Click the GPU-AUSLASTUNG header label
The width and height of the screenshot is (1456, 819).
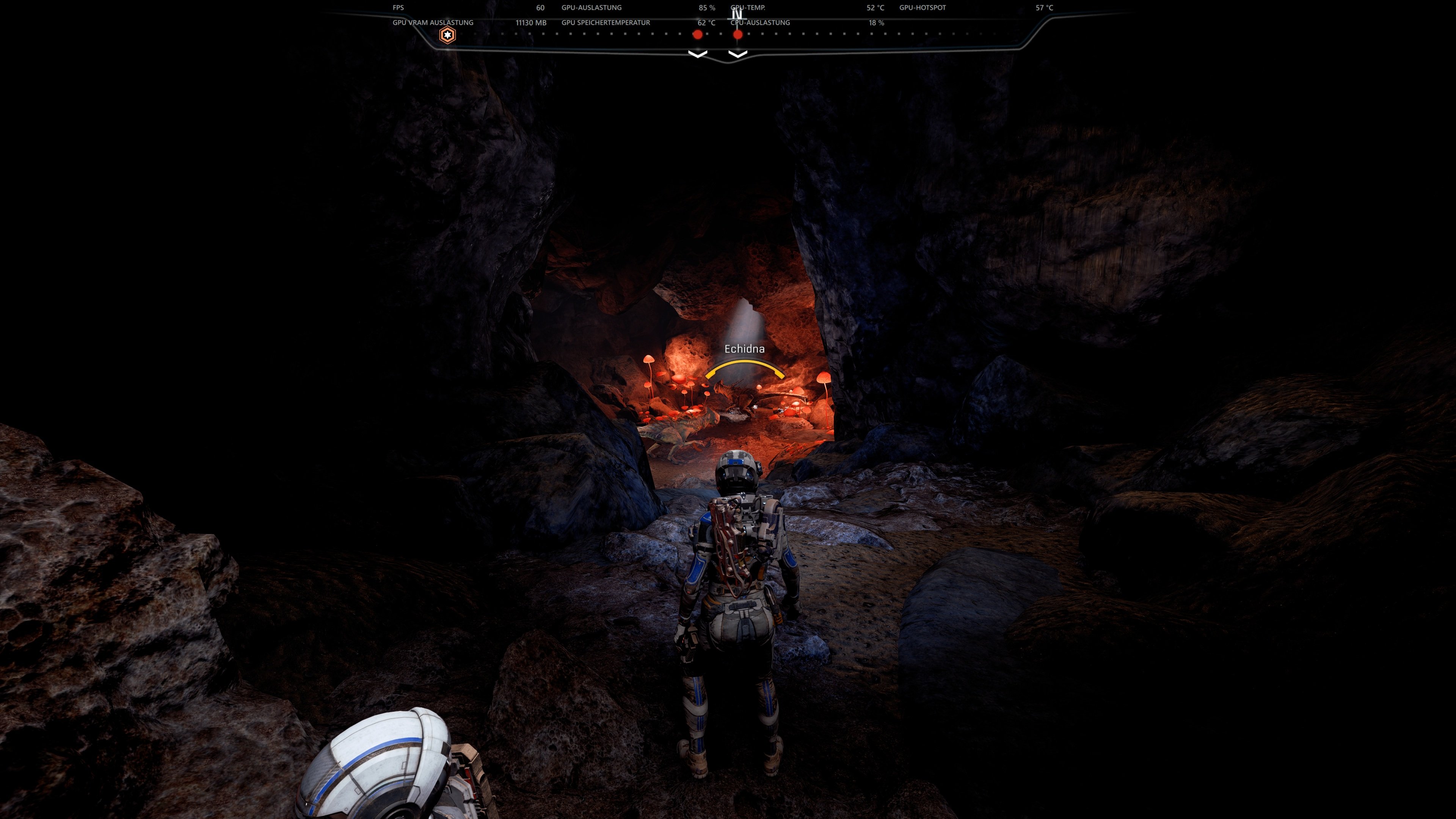pos(591,8)
